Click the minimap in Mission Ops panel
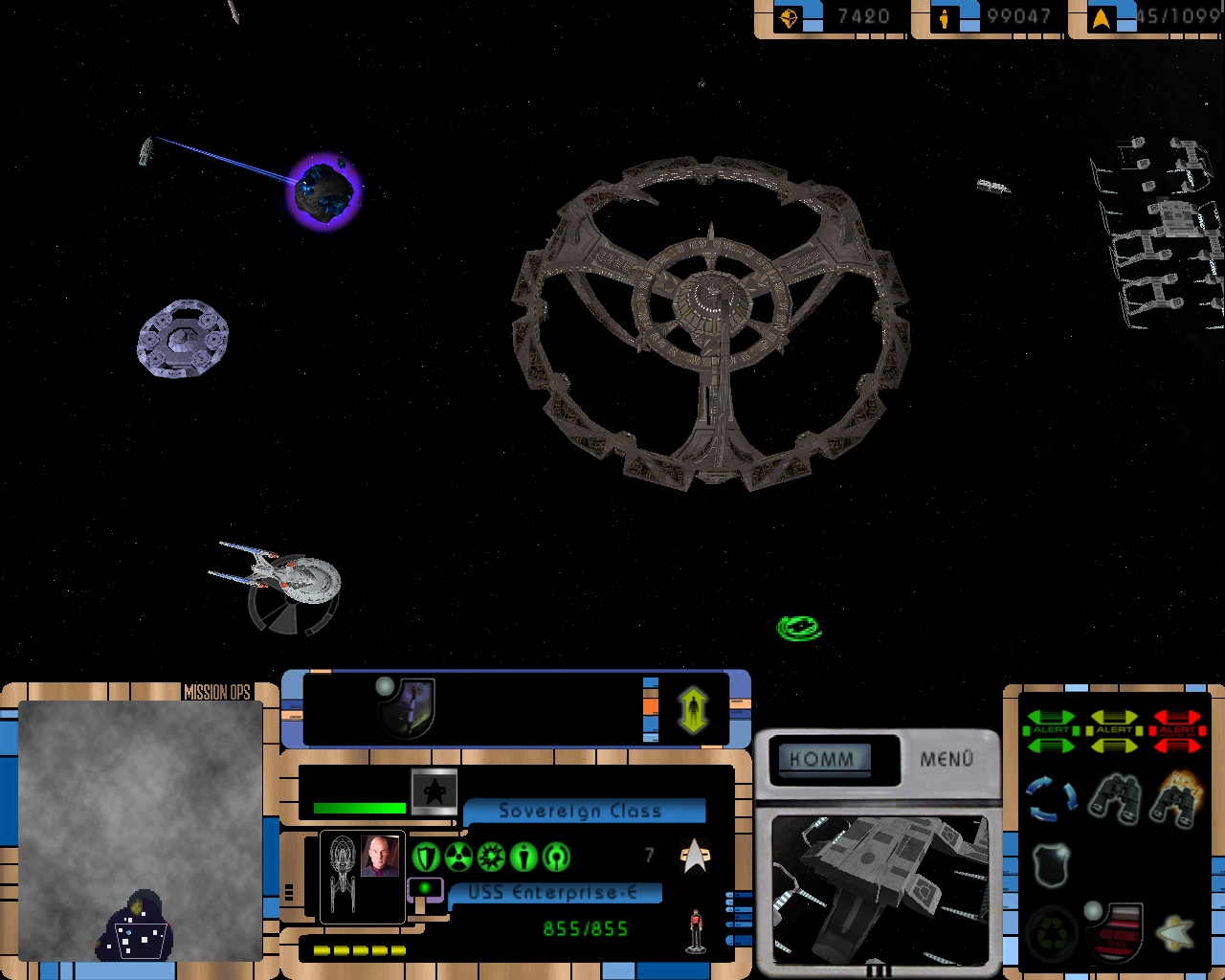 click(141, 831)
